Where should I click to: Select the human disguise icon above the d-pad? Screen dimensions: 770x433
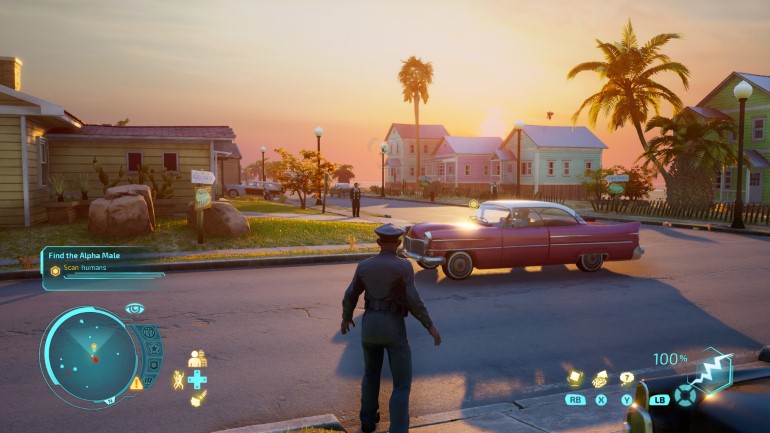197,358
